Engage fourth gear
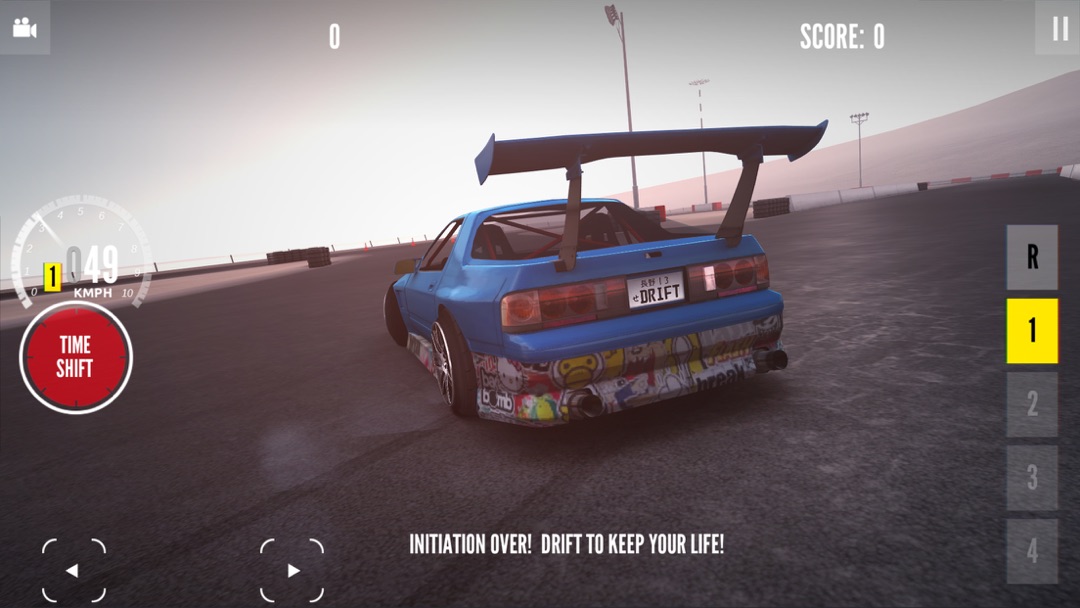The image size is (1080, 608). tap(1032, 551)
